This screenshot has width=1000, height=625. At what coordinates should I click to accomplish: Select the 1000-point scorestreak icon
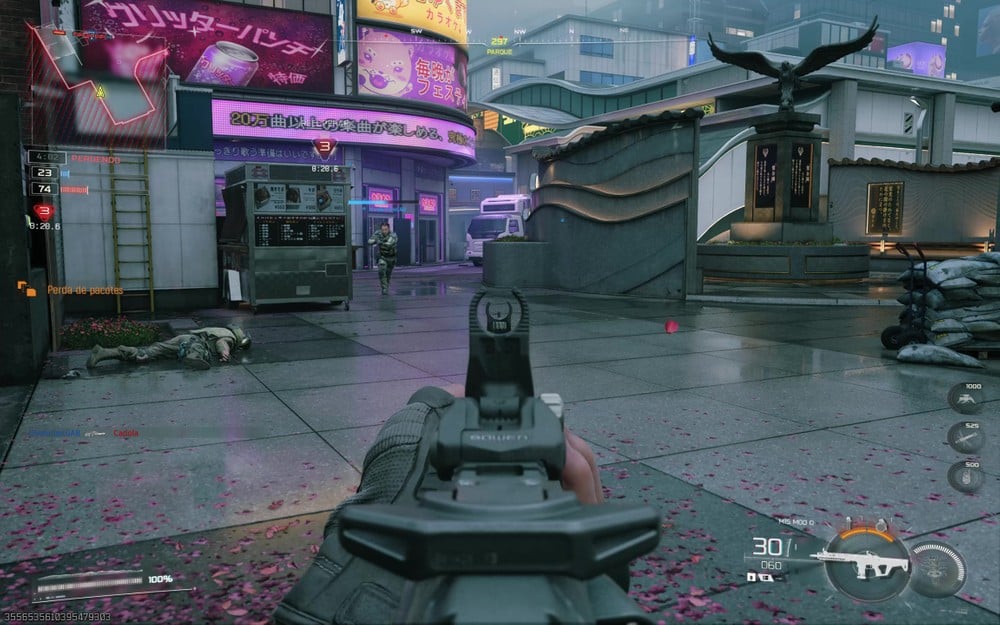pos(965,398)
